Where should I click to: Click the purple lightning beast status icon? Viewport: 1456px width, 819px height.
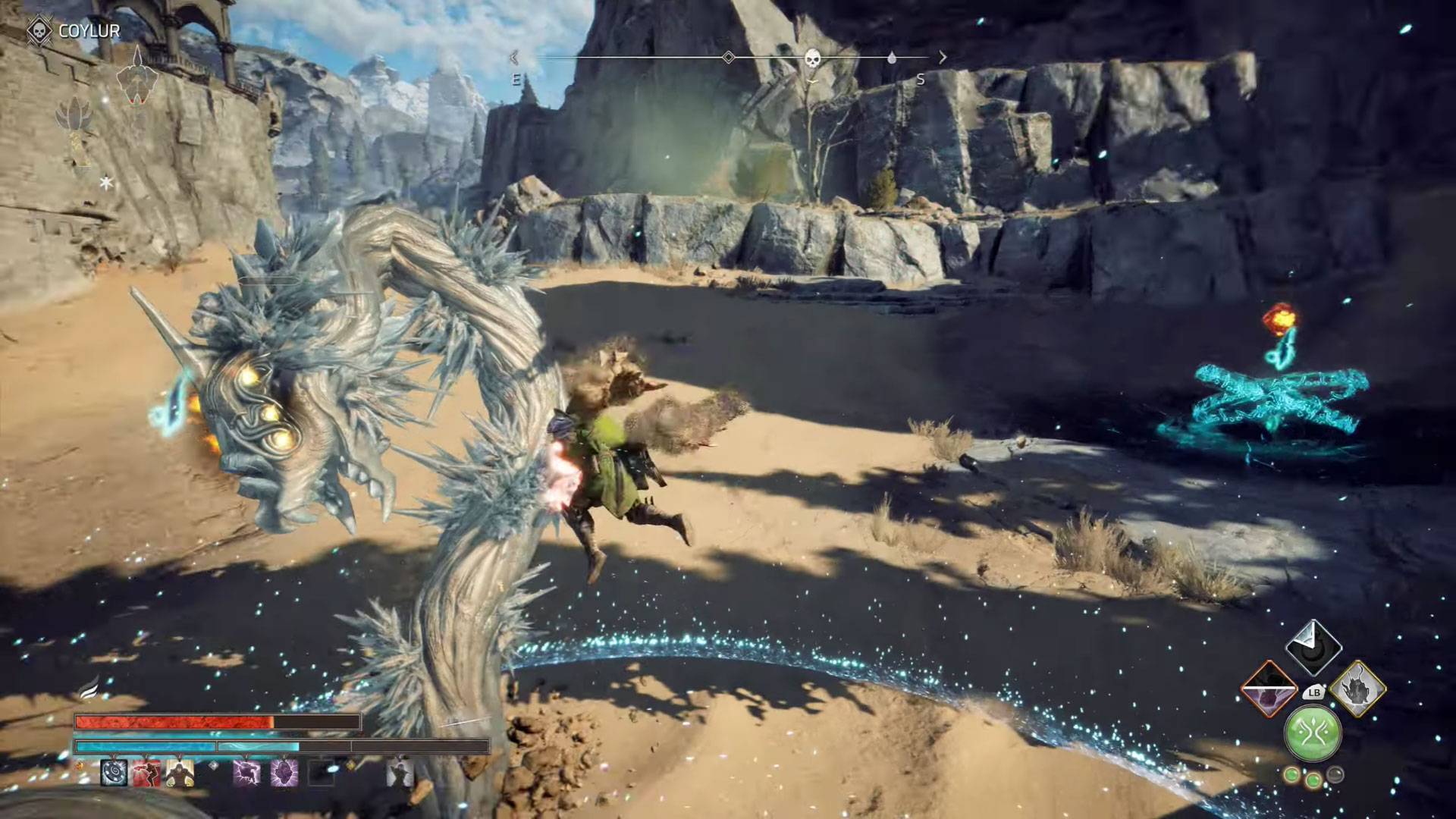pyautogui.click(x=246, y=773)
